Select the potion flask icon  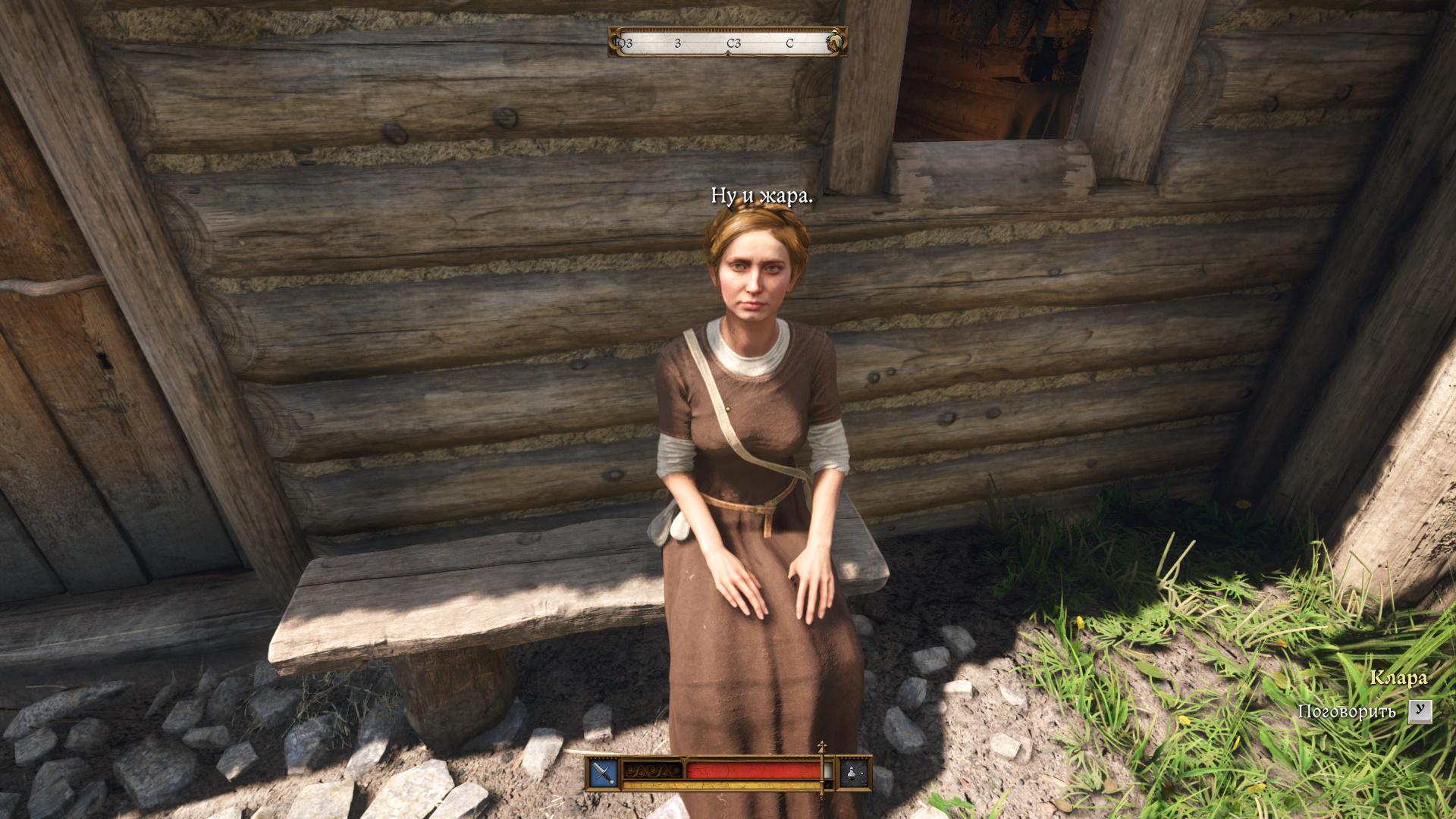point(853,773)
